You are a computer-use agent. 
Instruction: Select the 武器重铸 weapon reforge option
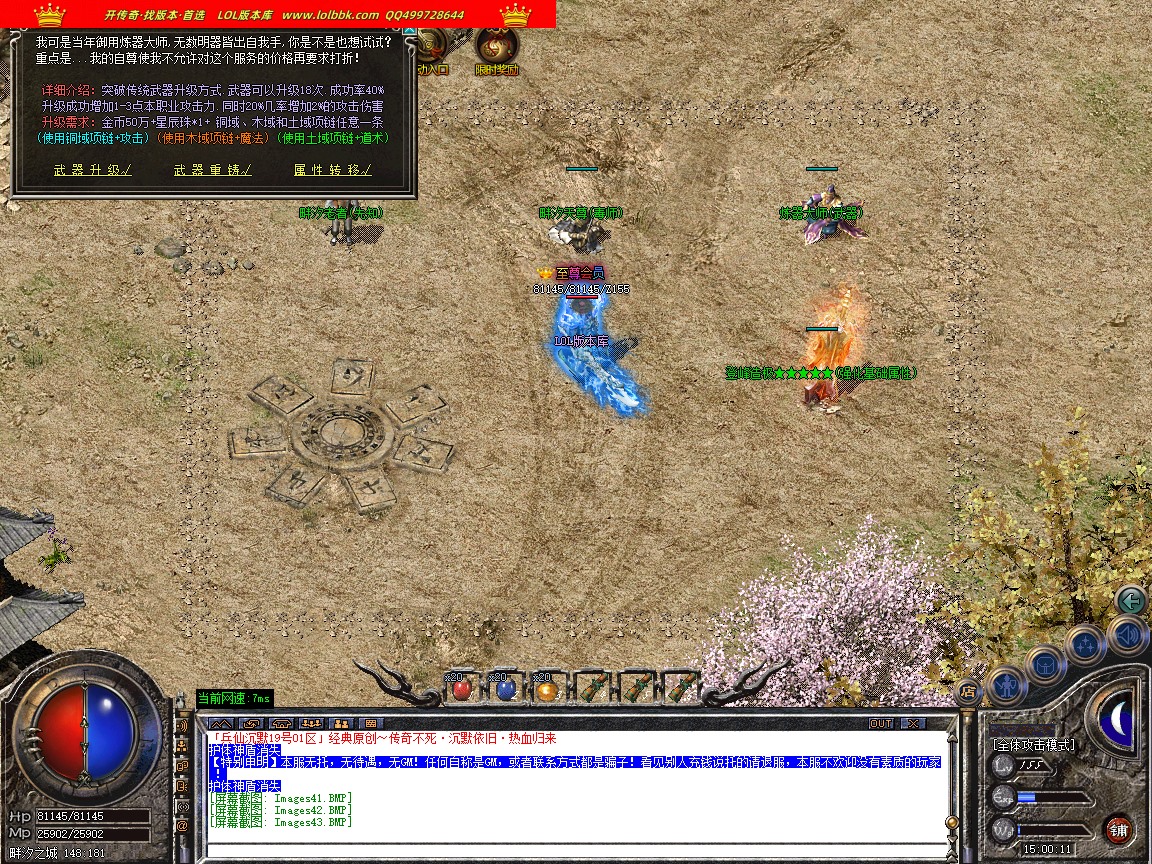pyautogui.click(x=212, y=170)
